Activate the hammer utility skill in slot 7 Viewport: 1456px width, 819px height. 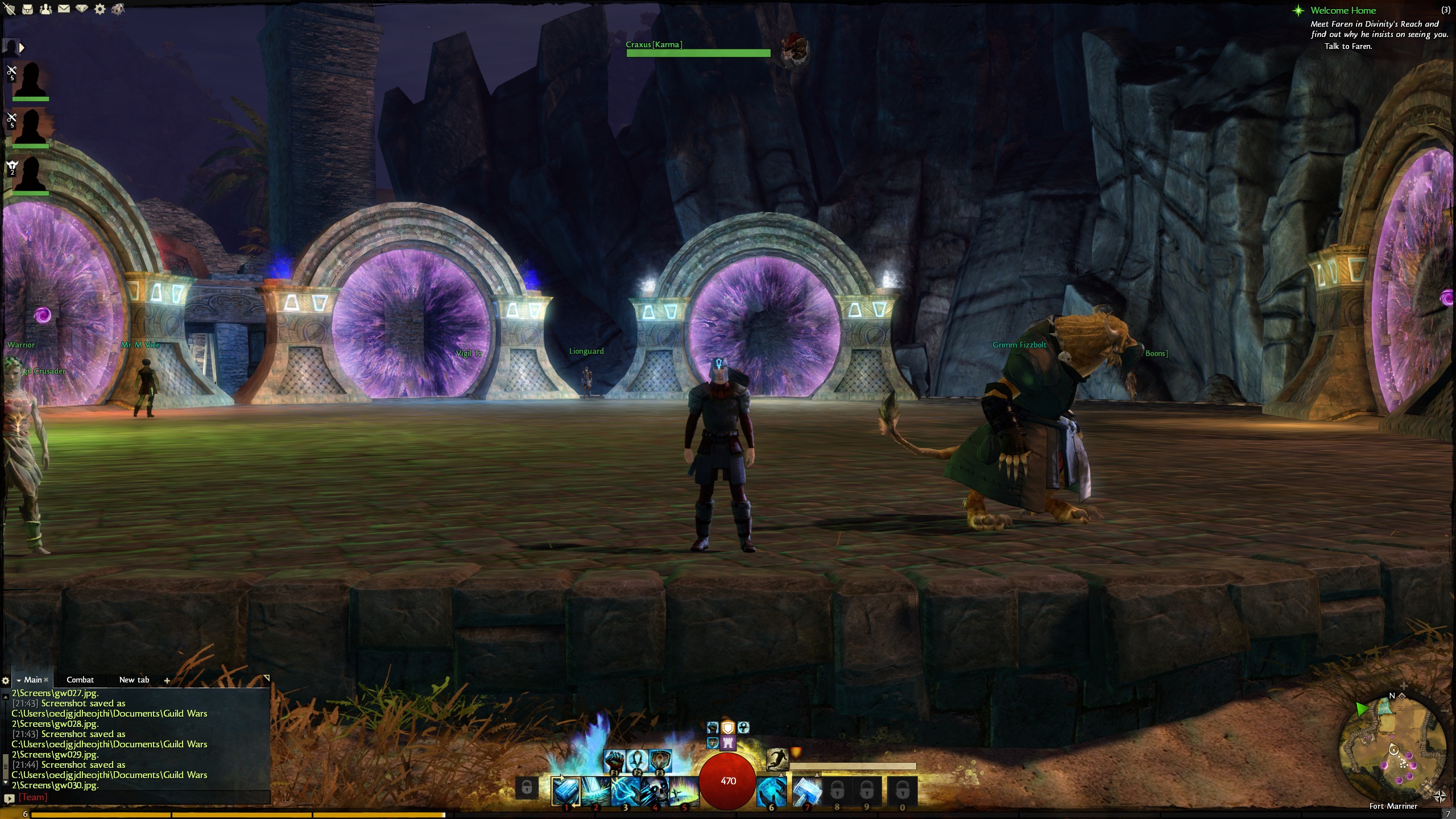click(806, 791)
